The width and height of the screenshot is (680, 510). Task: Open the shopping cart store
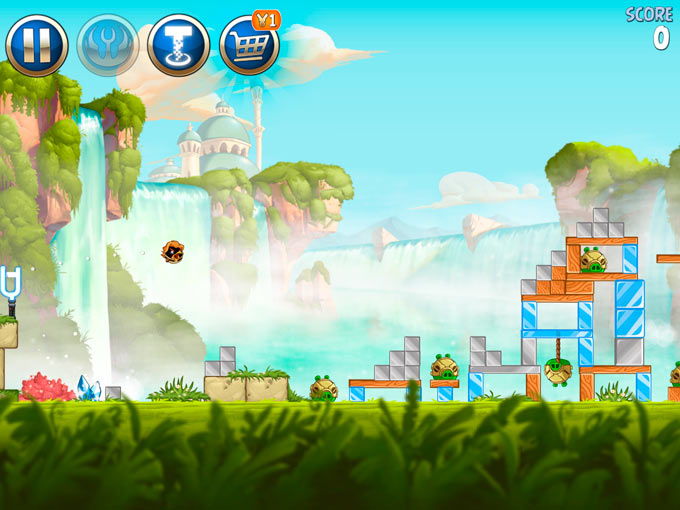(249, 45)
